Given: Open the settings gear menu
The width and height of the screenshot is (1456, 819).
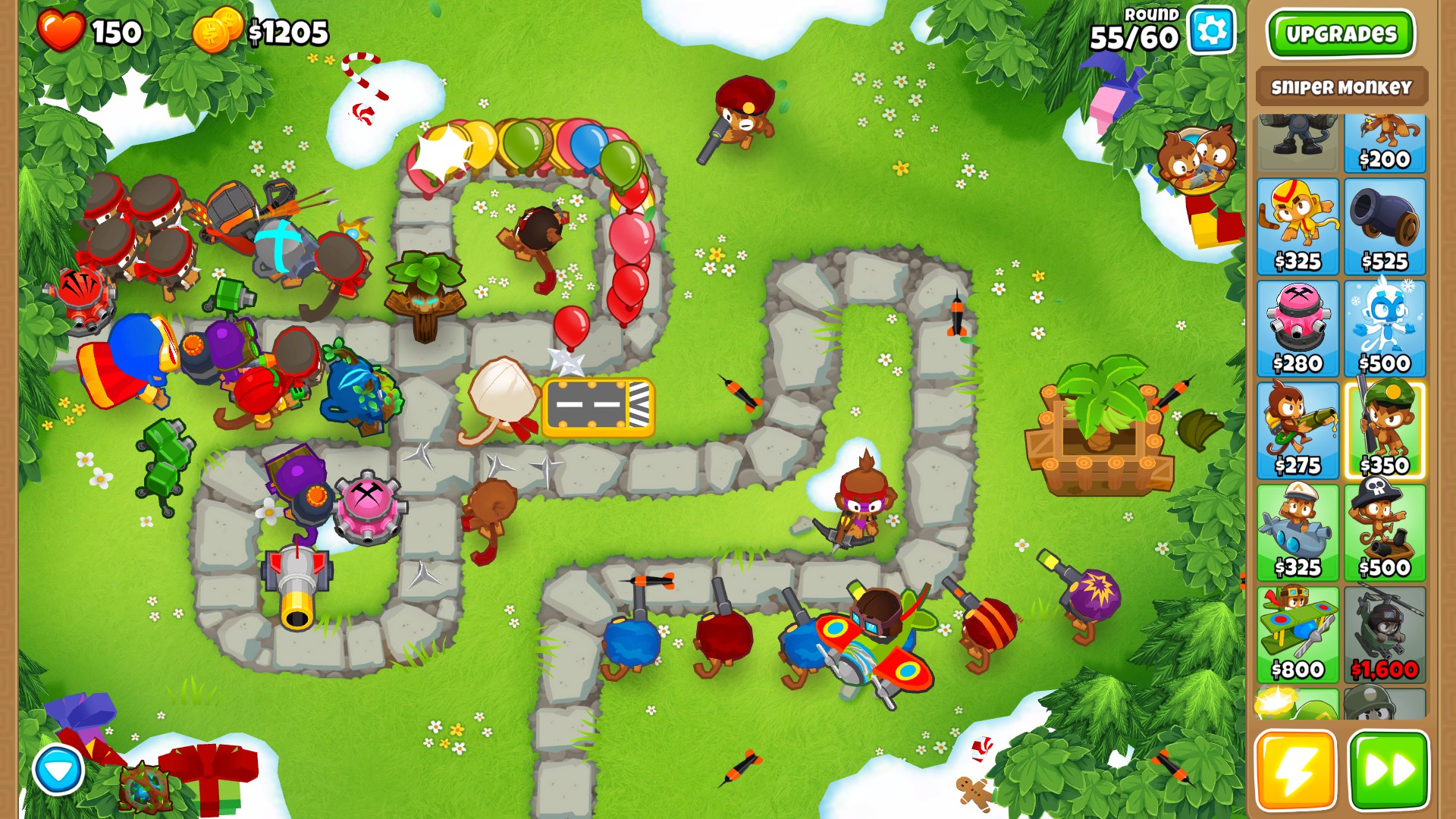Looking at the screenshot, I should pyautogui.click(x=1210, y=33).
